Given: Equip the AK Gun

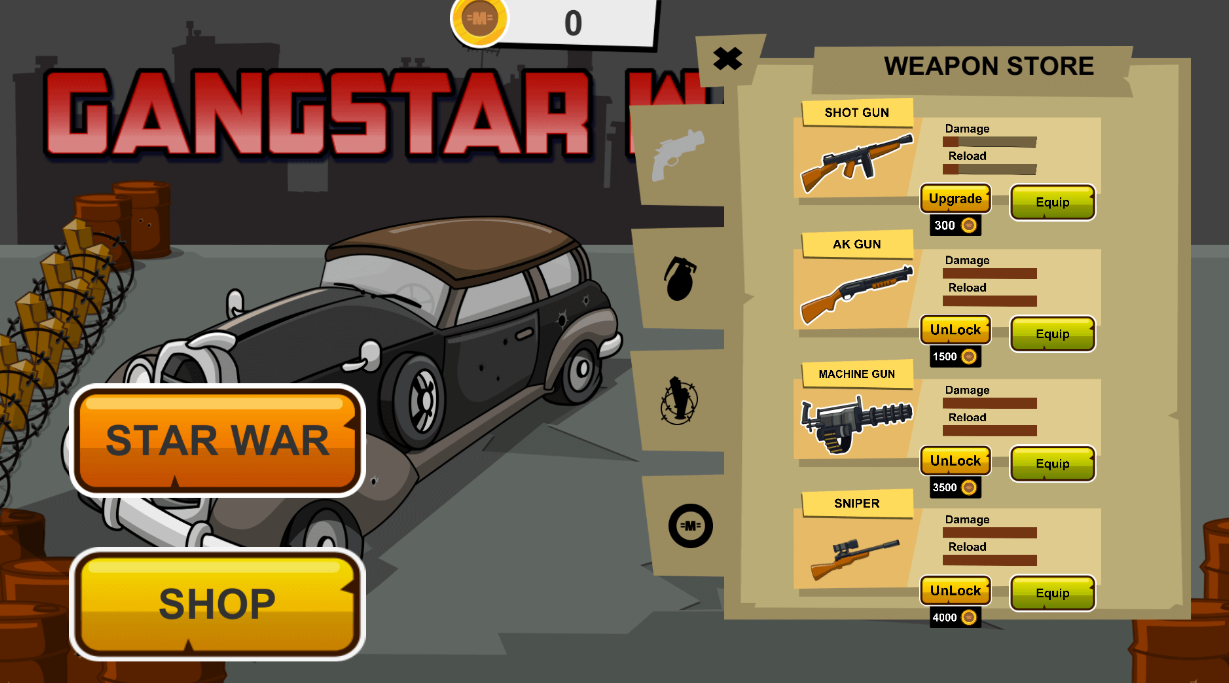Looking at the screenshot, I should tap(1052, 334).
